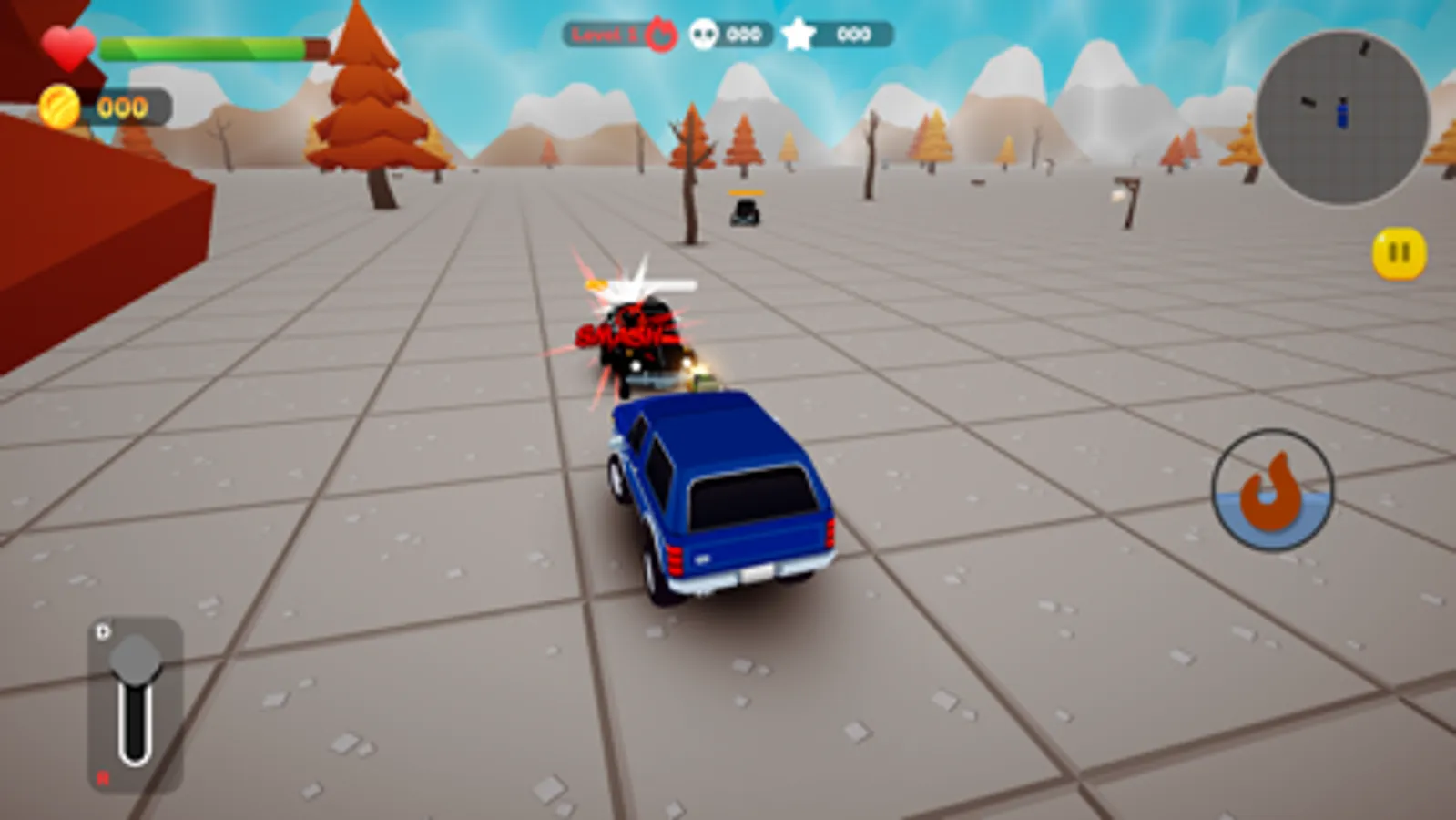The height and width of the screenshot is (820, 1456).
Task: Shift the gear lever to D drive
Action: point(100,629)
